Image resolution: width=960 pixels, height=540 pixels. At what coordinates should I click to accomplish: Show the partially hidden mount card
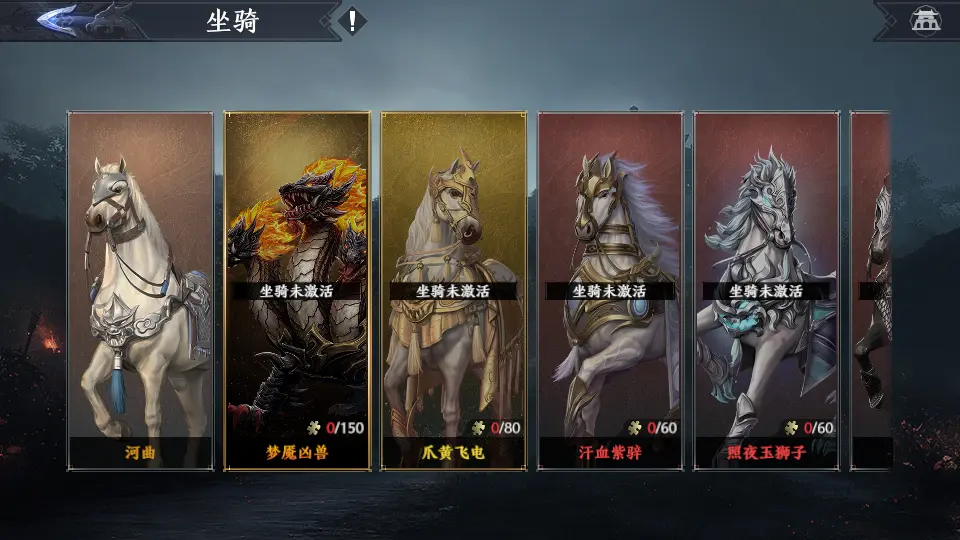click(x=872, y=290)
